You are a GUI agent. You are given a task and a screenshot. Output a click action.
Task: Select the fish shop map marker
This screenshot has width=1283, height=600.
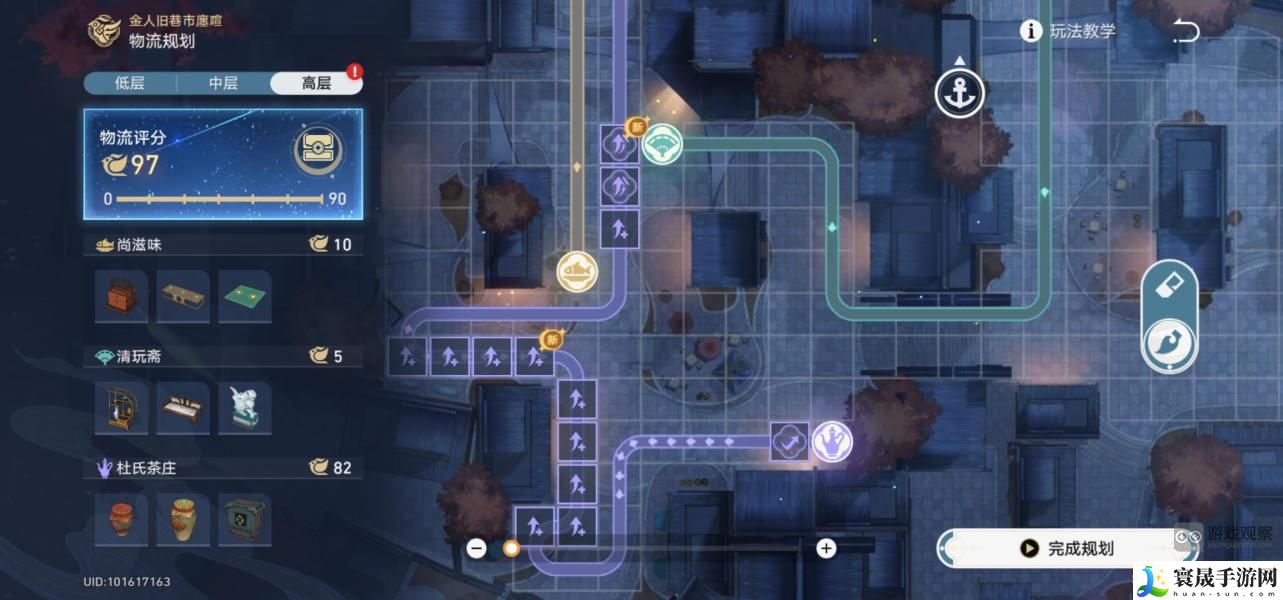(x=577, y=270)
